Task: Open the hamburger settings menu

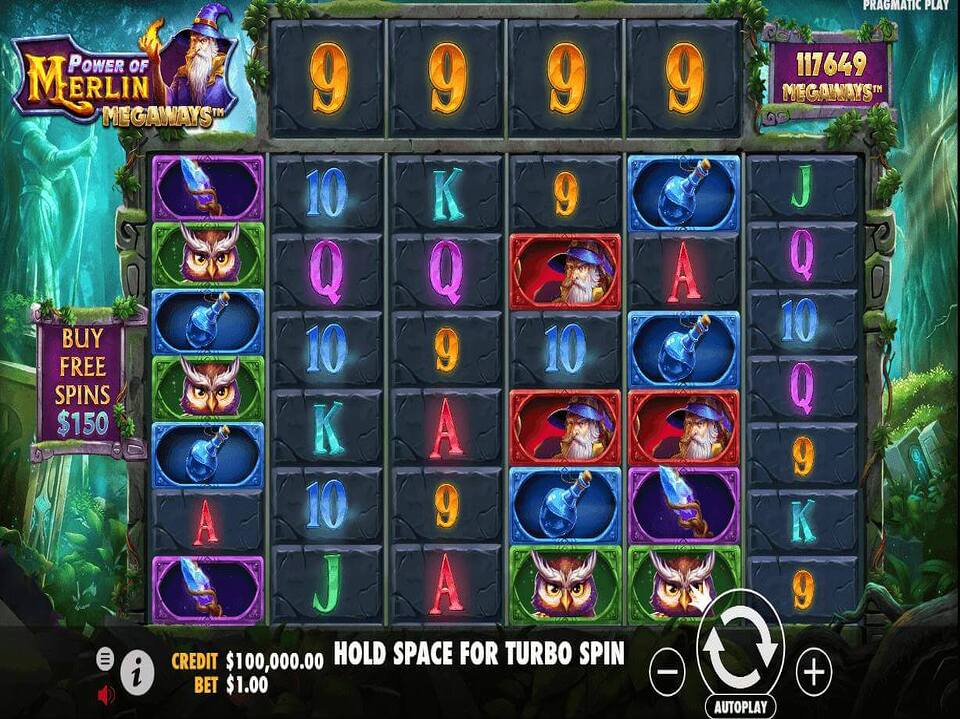Action: pyautogui.click(x=105, y=658)
